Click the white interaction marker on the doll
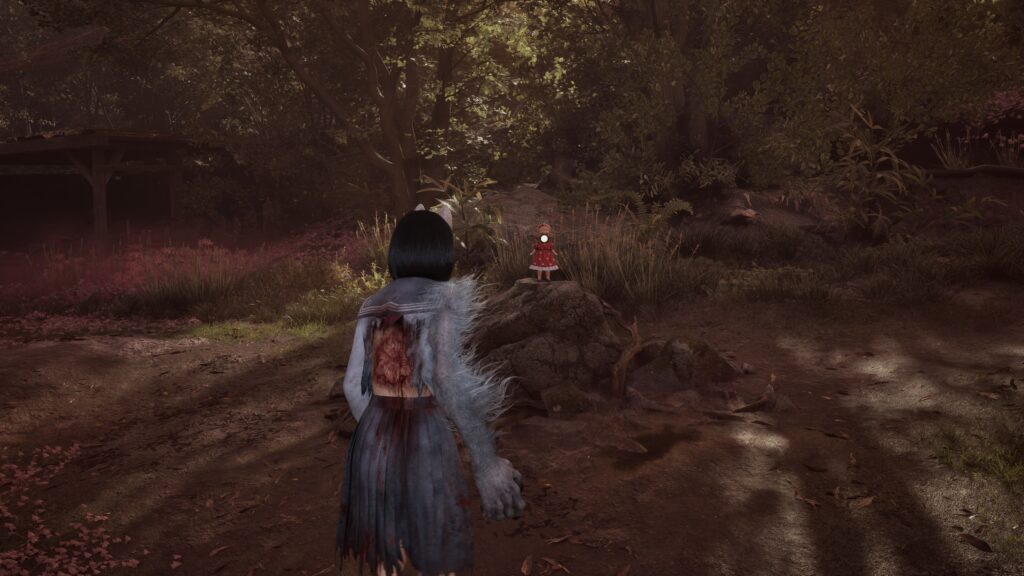1024x576 pixels. point(544,239)
